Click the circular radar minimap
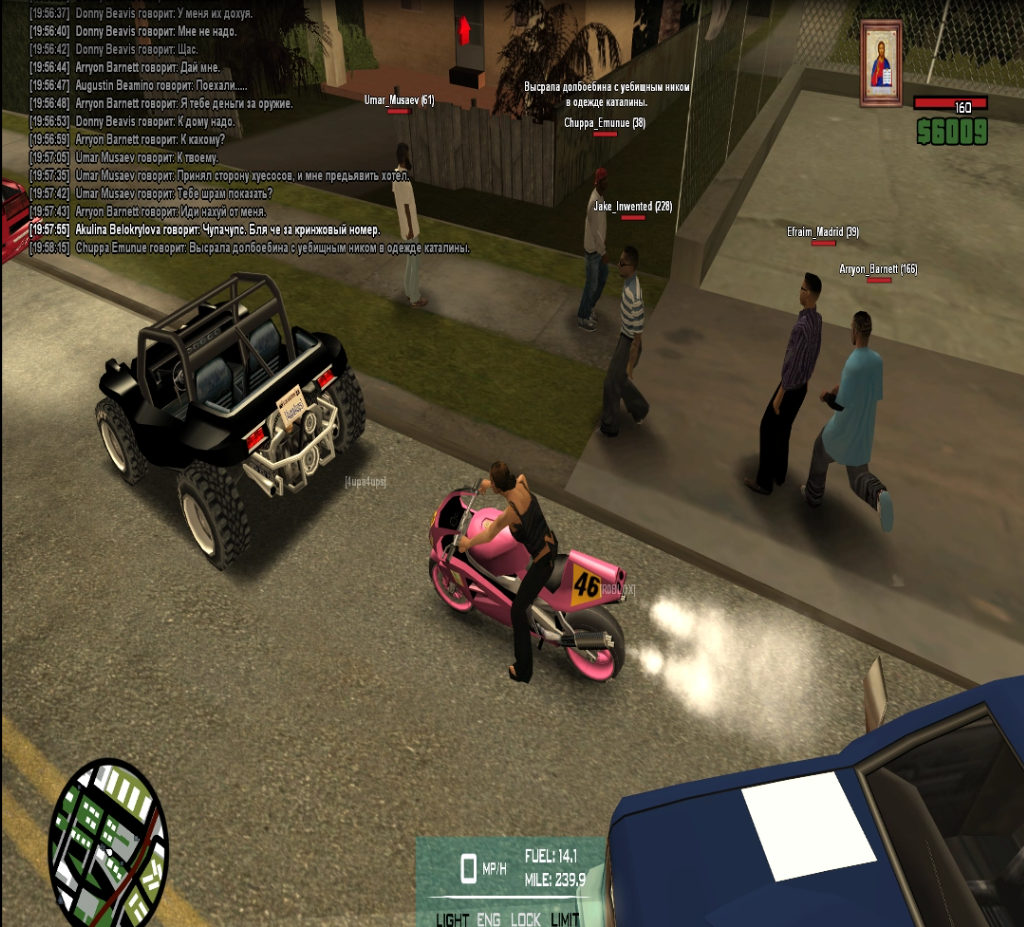1024x927 pixels. click(x=108, y=842)
